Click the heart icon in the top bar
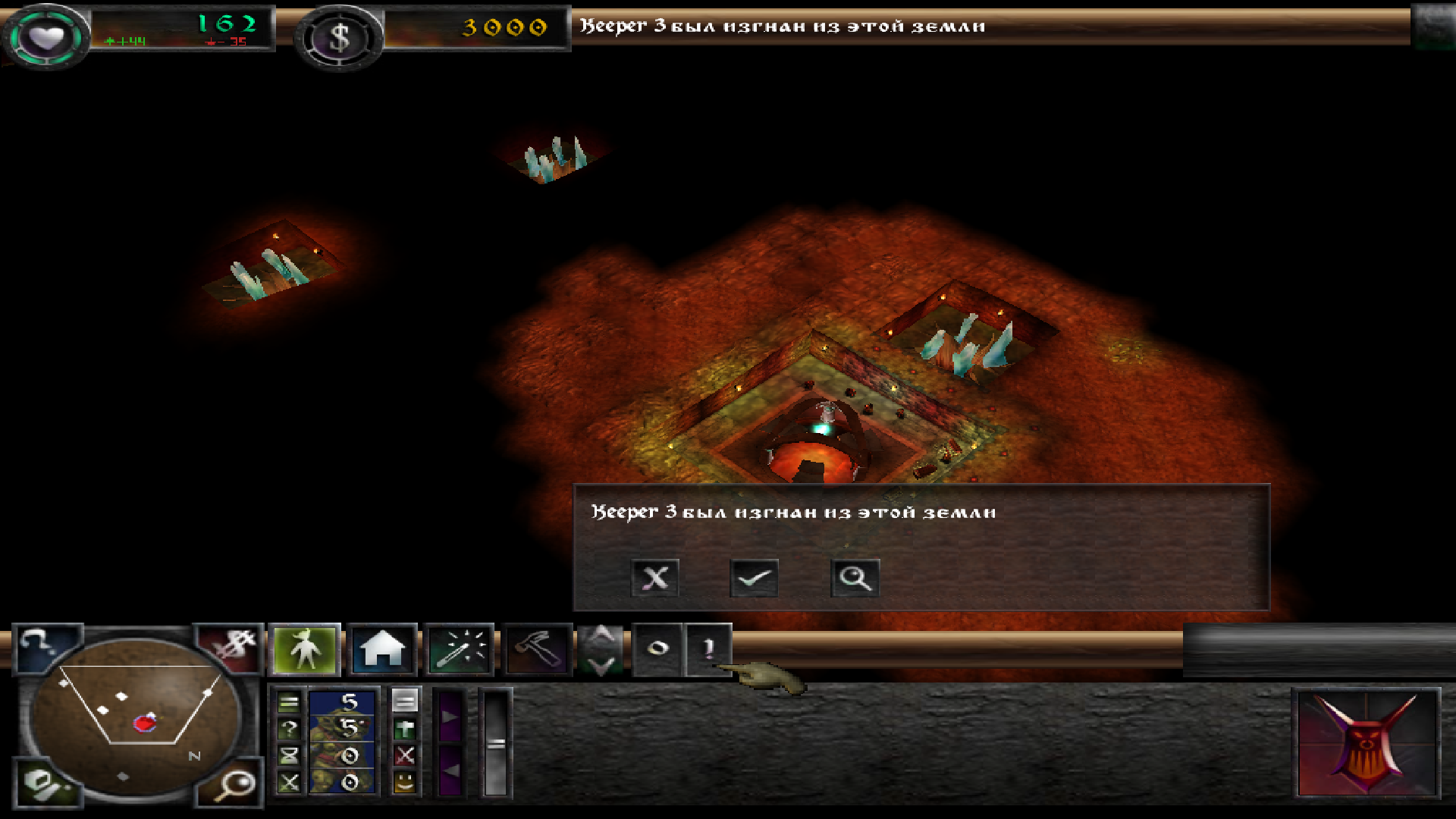 point(46,36)
